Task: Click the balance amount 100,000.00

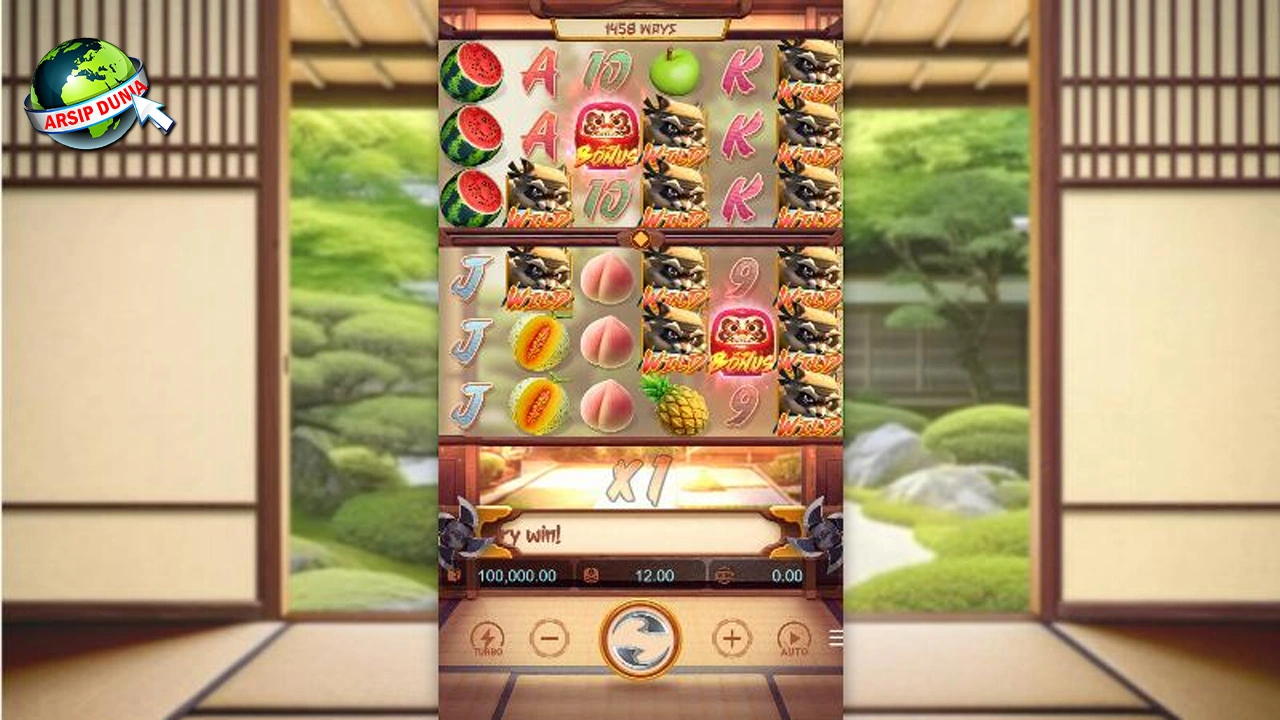Action: [x=518, y=575]
